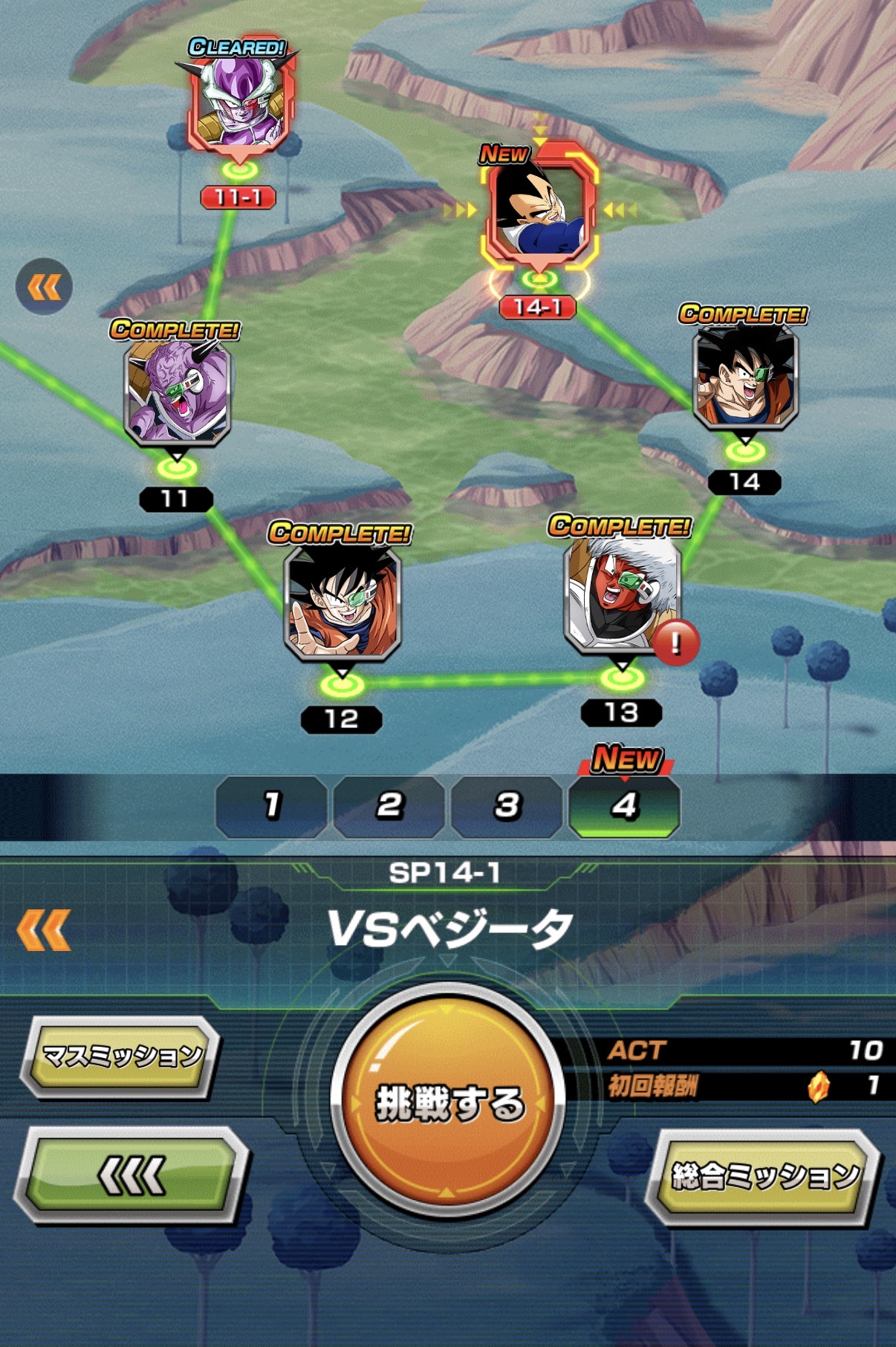Choose stage 14 Goku with scouter

pyautogui.click(x=744, y=379)
